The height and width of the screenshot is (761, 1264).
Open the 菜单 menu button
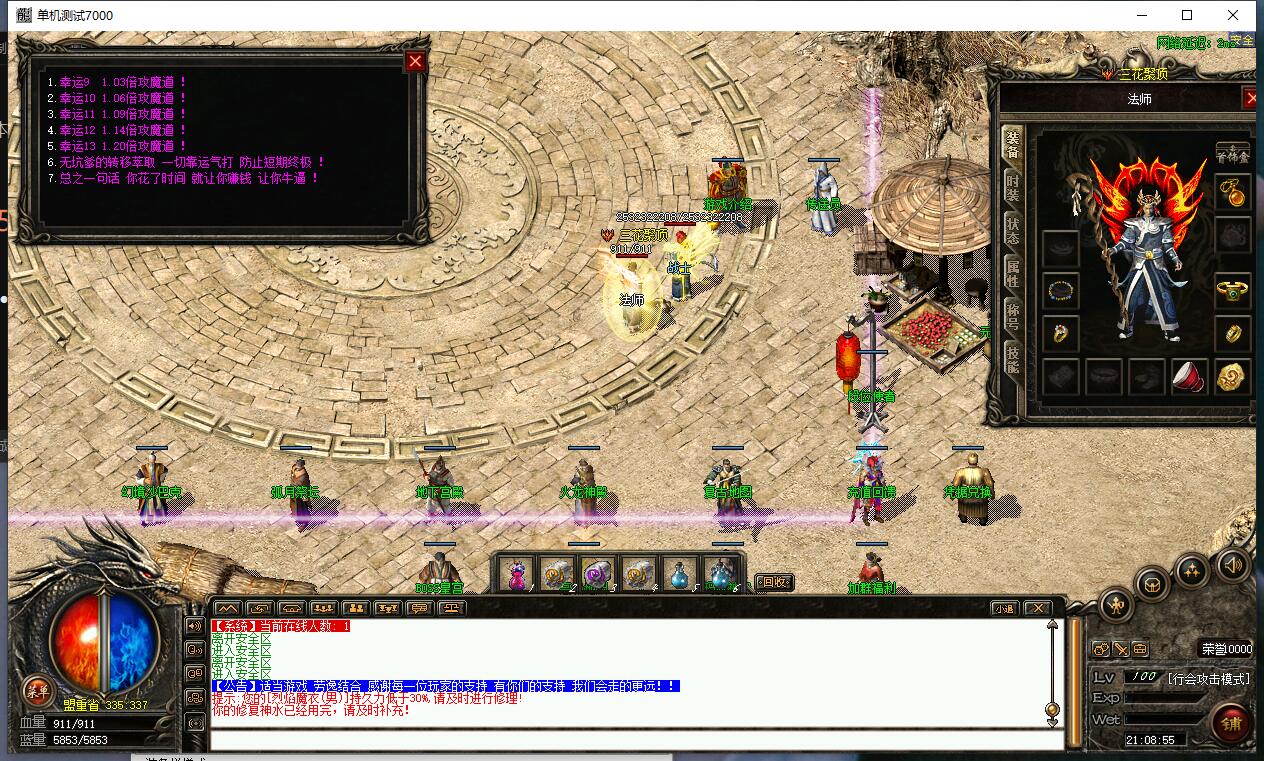[37, 690]
